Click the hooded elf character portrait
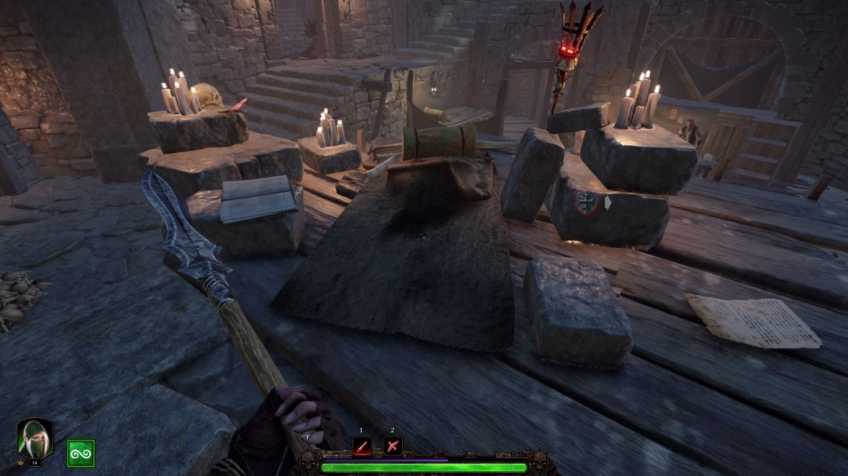 click(34, 439)
